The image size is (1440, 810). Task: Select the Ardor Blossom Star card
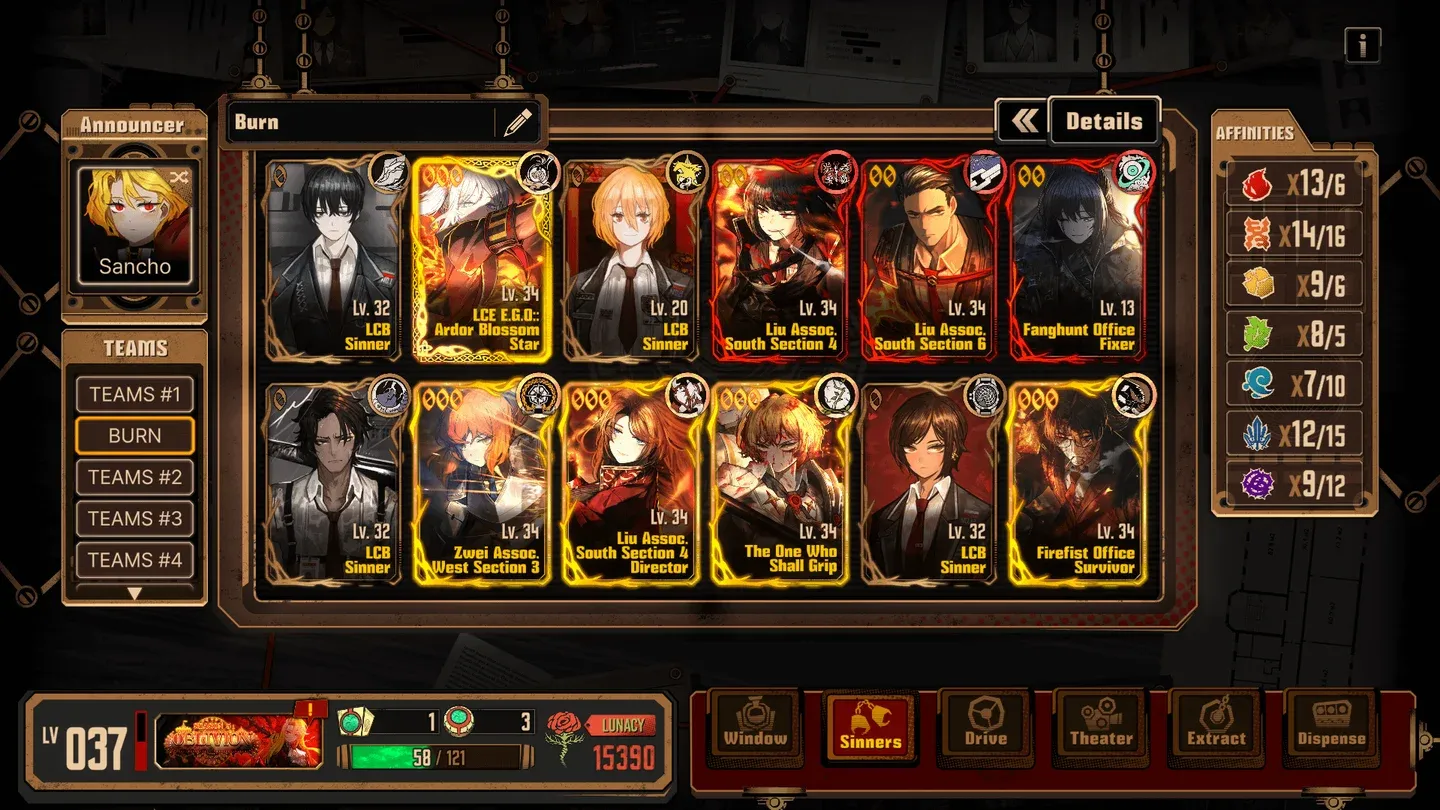point(481,260)
